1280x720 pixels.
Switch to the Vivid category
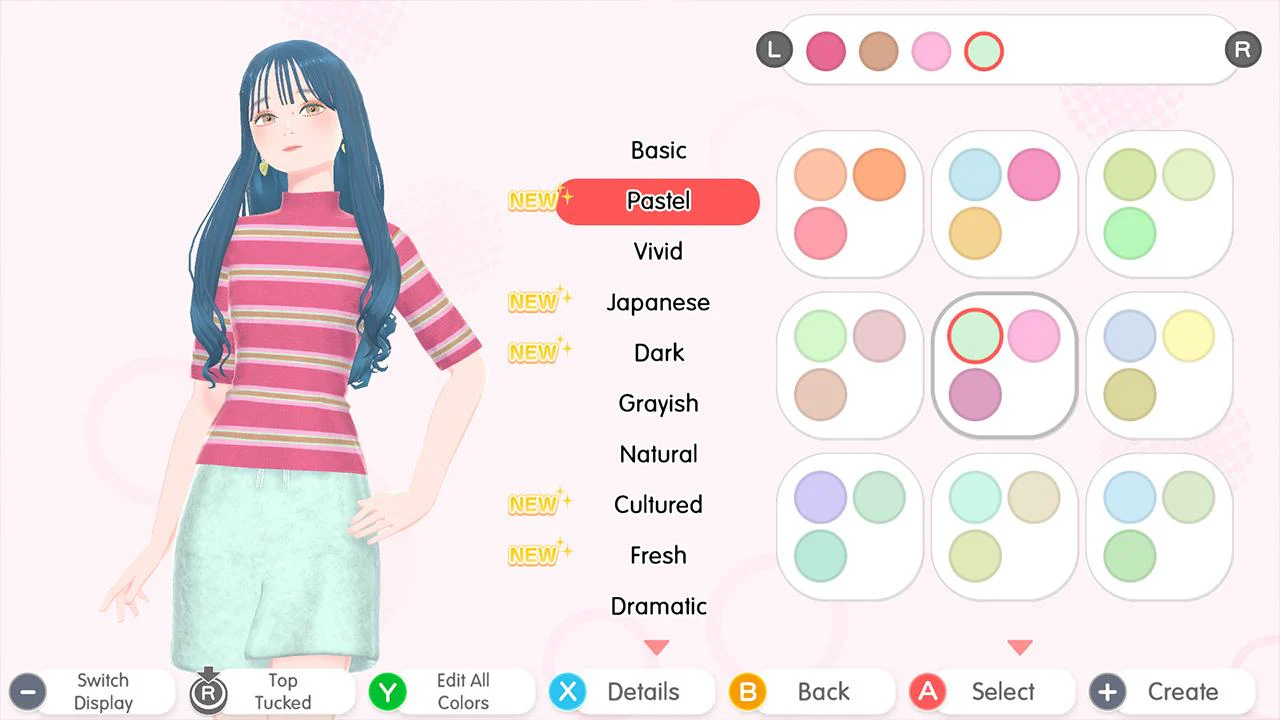pos(658,251)
